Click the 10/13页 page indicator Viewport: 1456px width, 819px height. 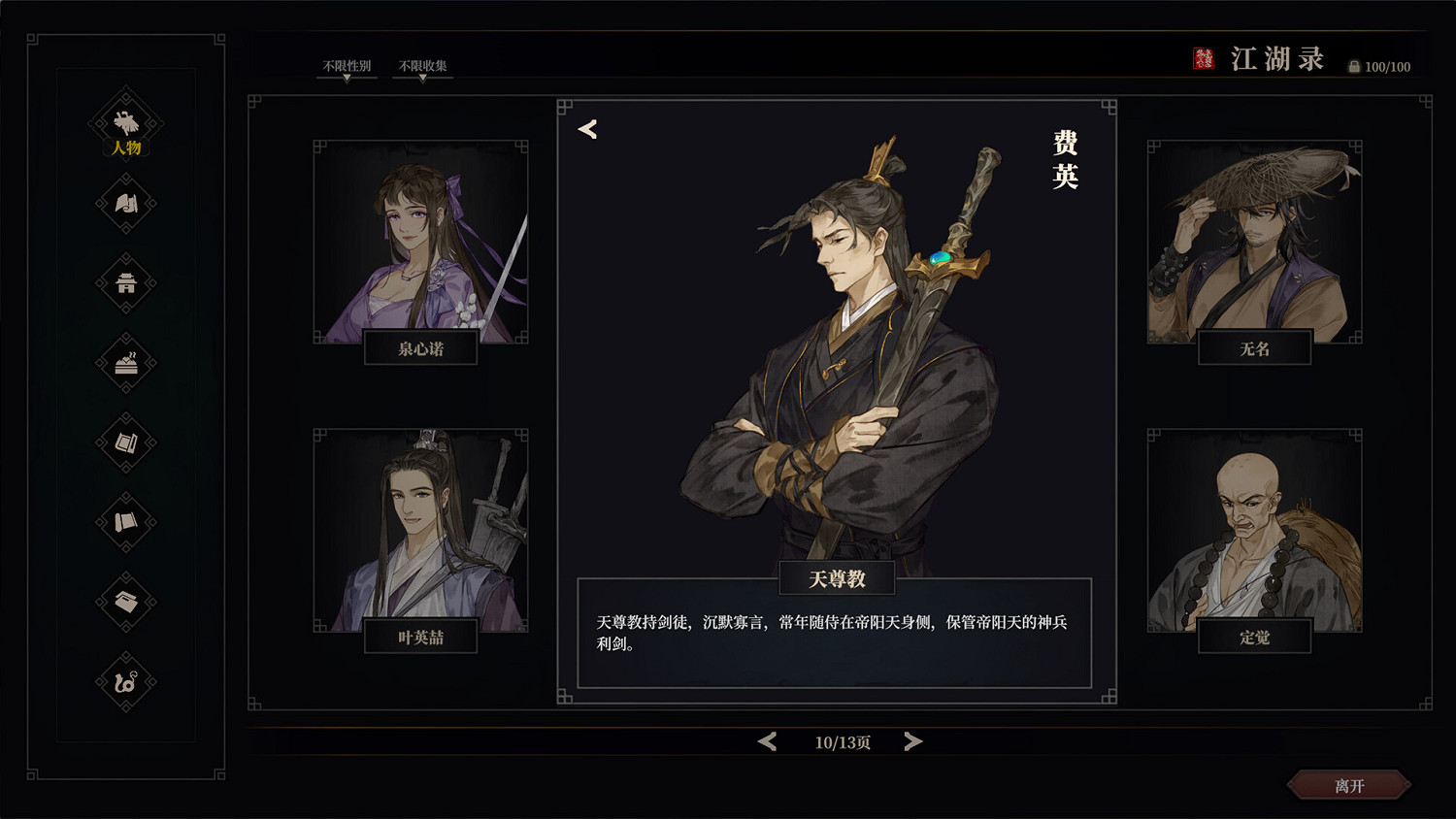click(x=841, y=740)
